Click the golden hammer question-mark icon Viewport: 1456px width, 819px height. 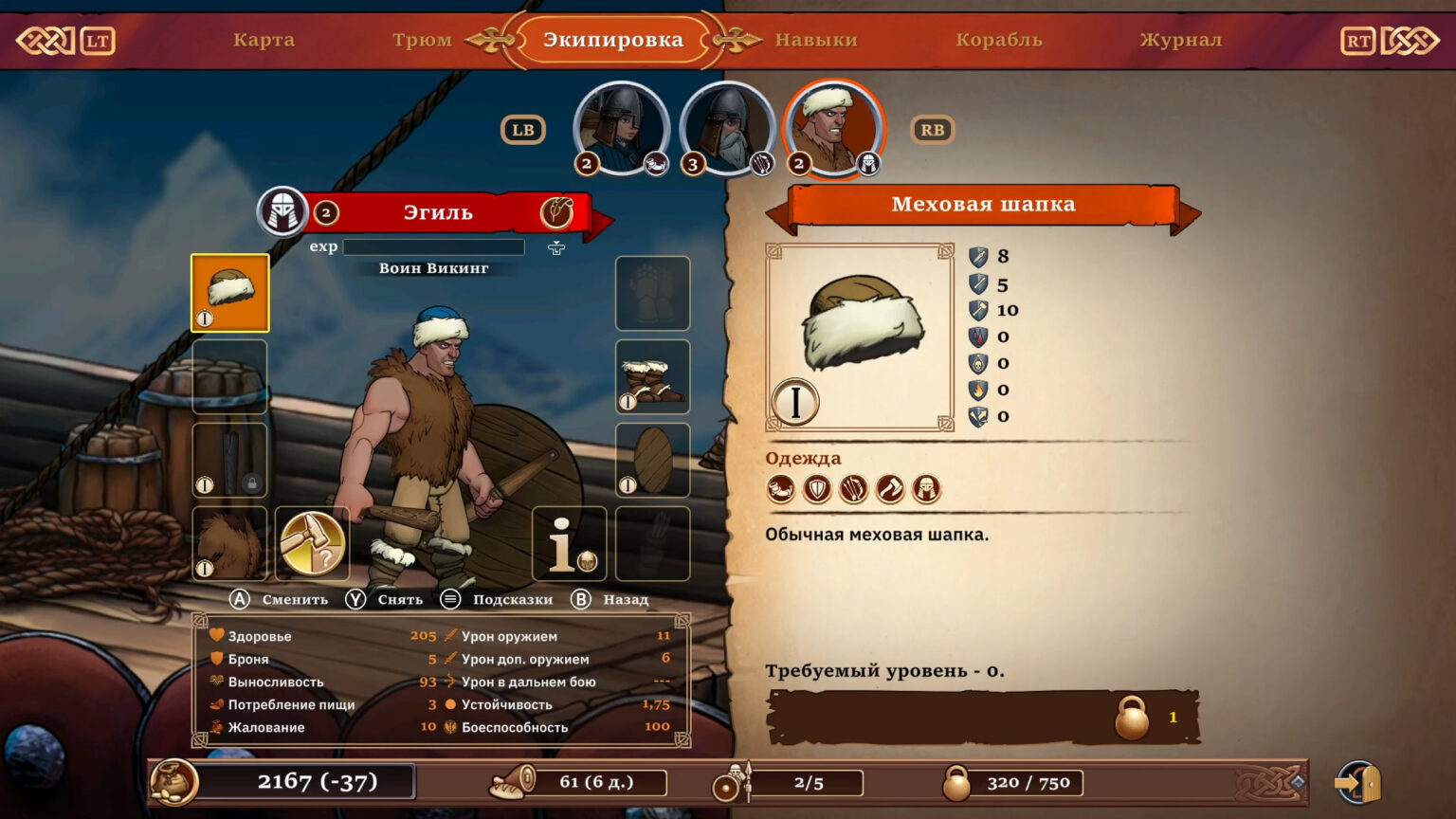(x=312, y=543)
